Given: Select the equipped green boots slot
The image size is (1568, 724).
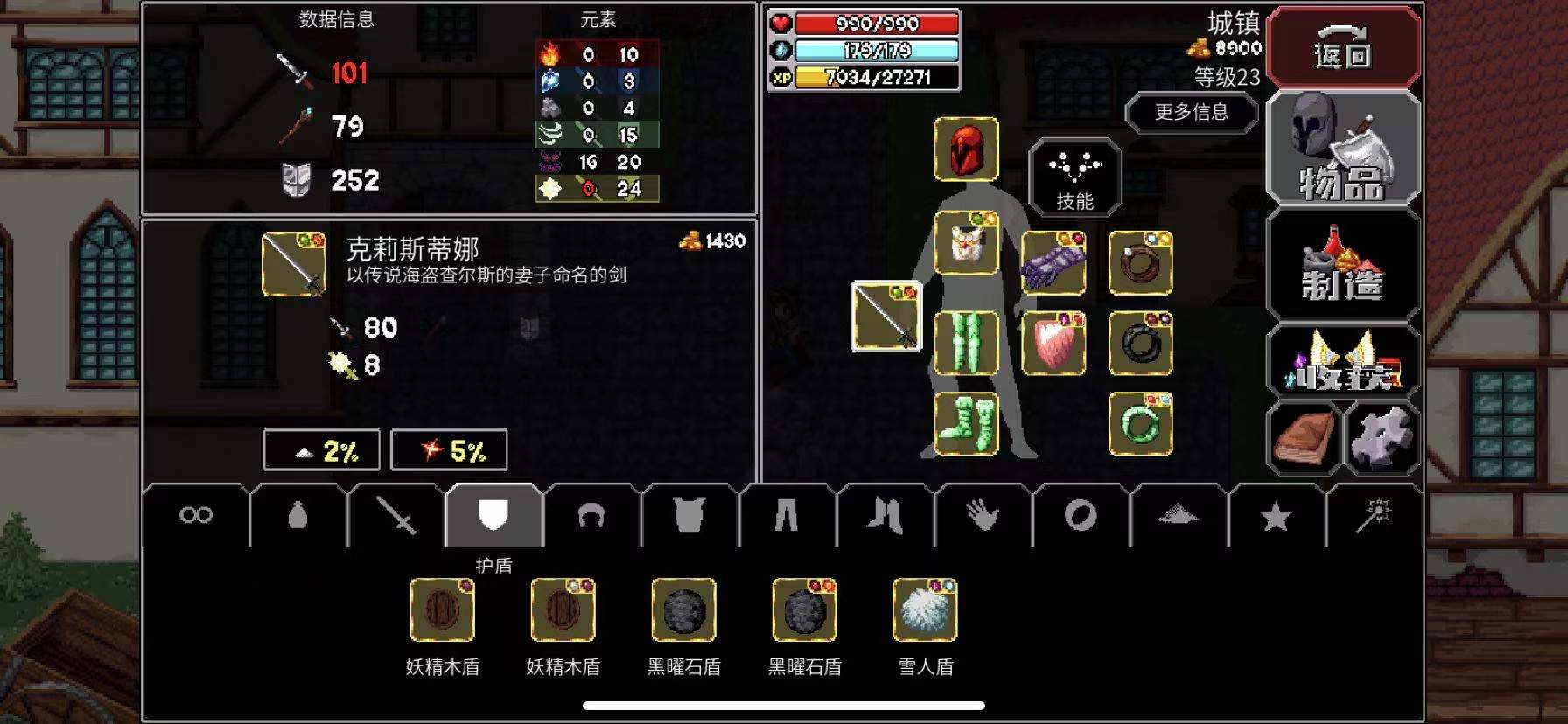Looking at the screenshot, I should point(967,423).
